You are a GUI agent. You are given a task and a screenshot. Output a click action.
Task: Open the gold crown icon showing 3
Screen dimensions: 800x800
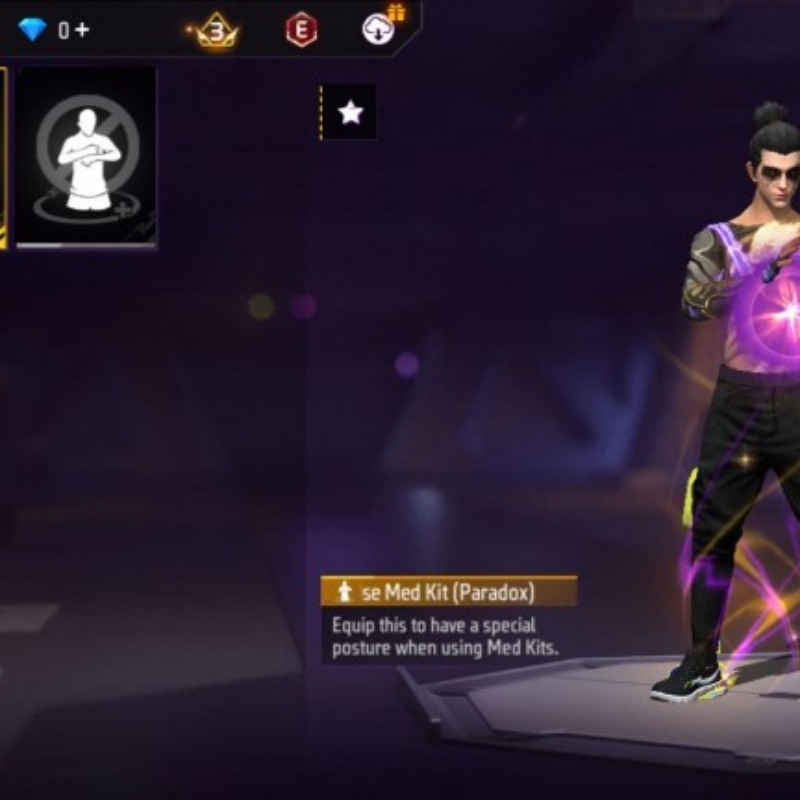click(216, 30)
